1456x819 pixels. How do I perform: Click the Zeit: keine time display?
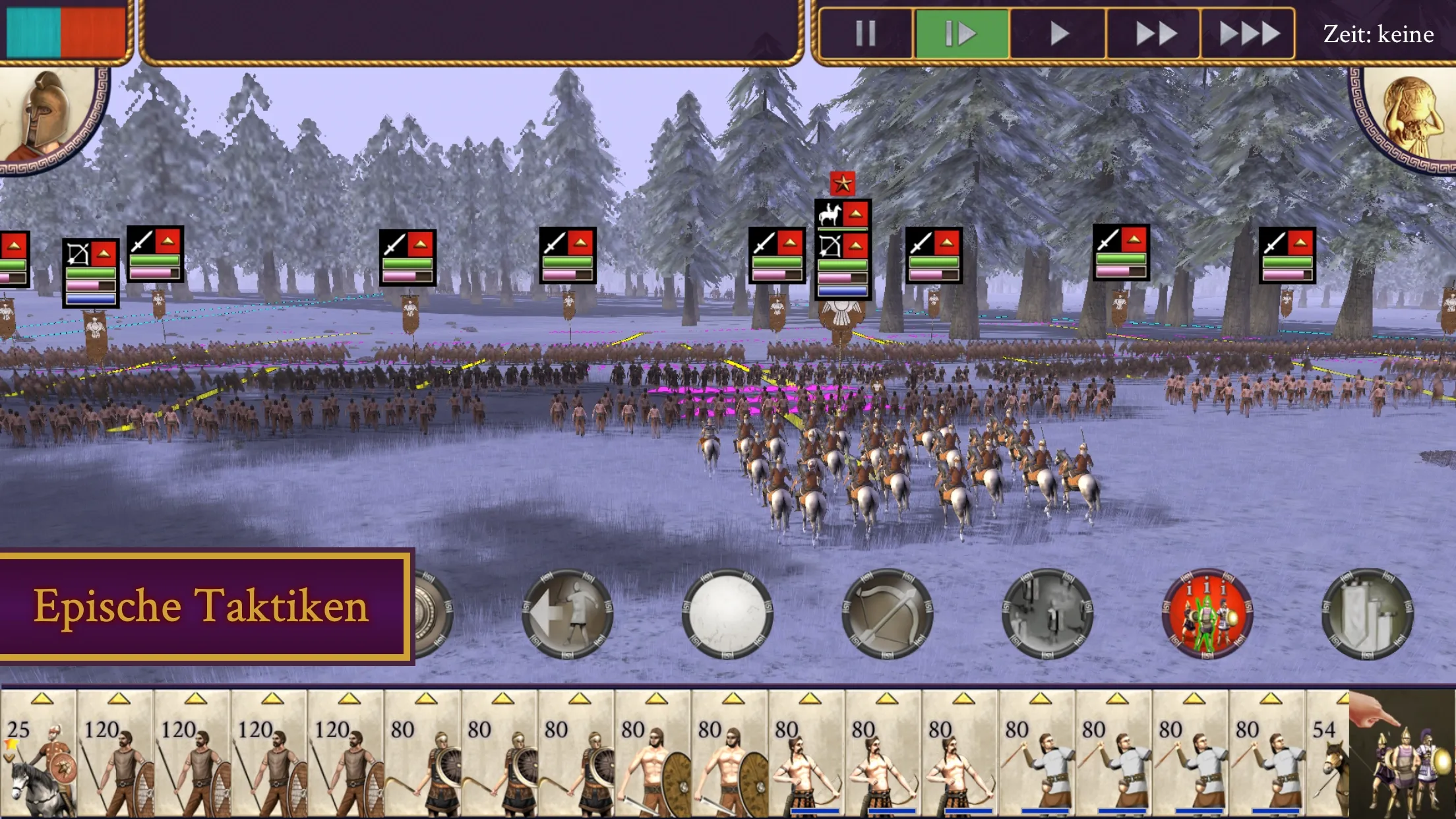(x=1378, y=34)
